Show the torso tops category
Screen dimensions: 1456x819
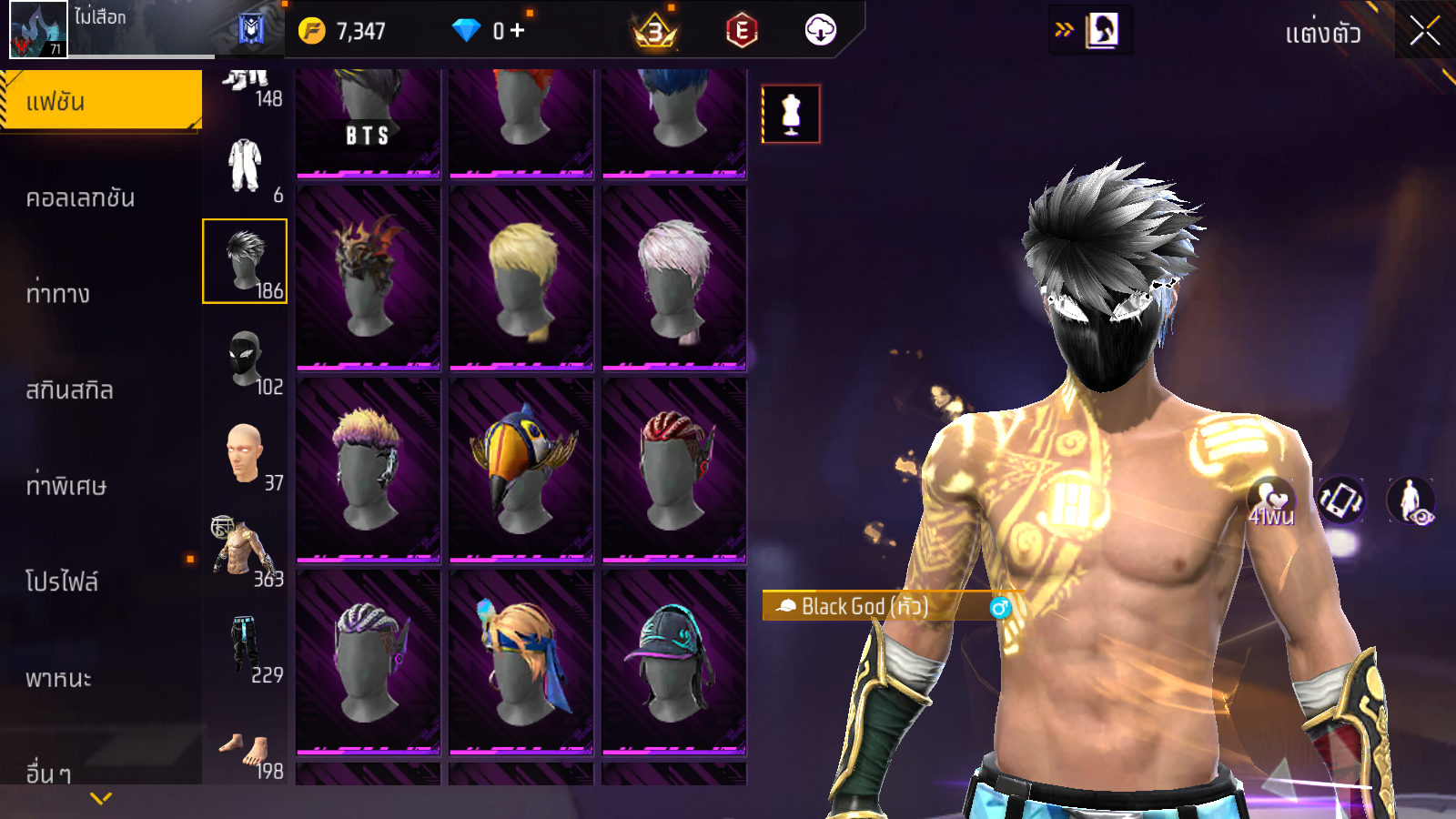[x=245, y=551]
